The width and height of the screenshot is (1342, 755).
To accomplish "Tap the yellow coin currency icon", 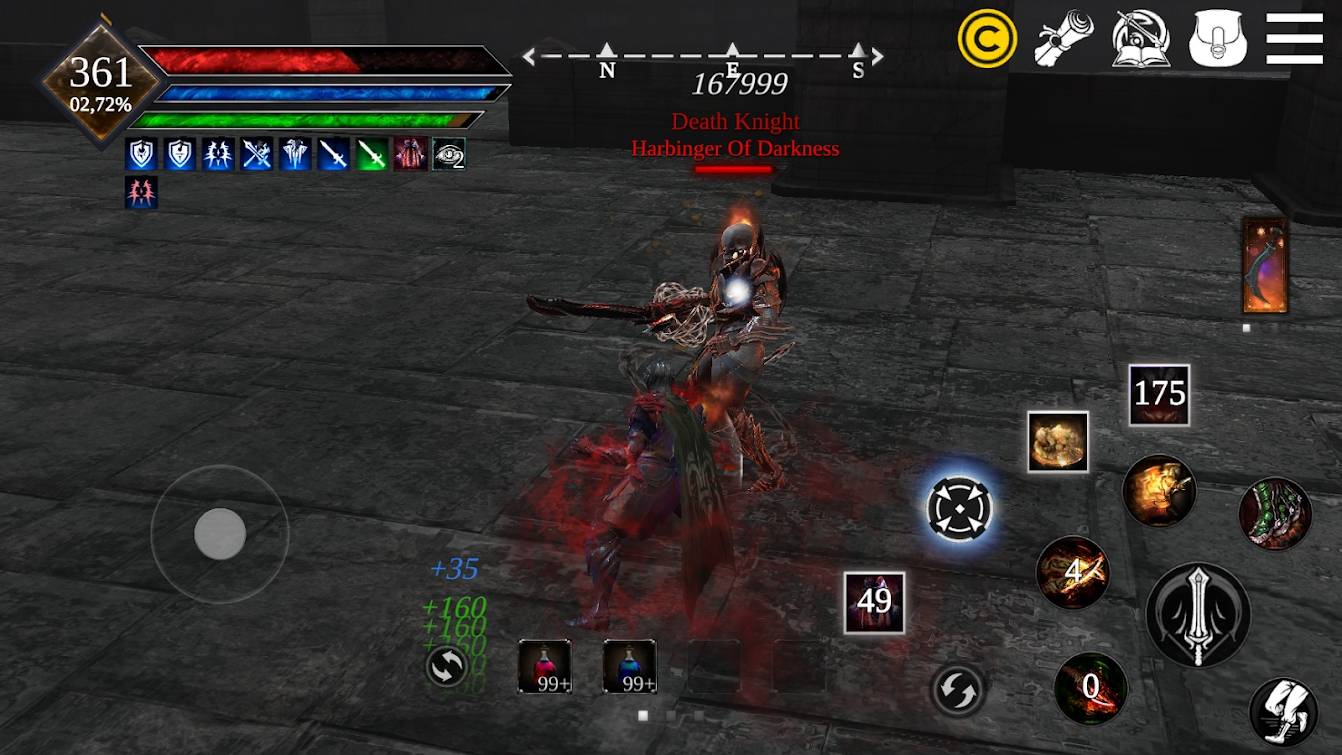I will click(988, 38).
